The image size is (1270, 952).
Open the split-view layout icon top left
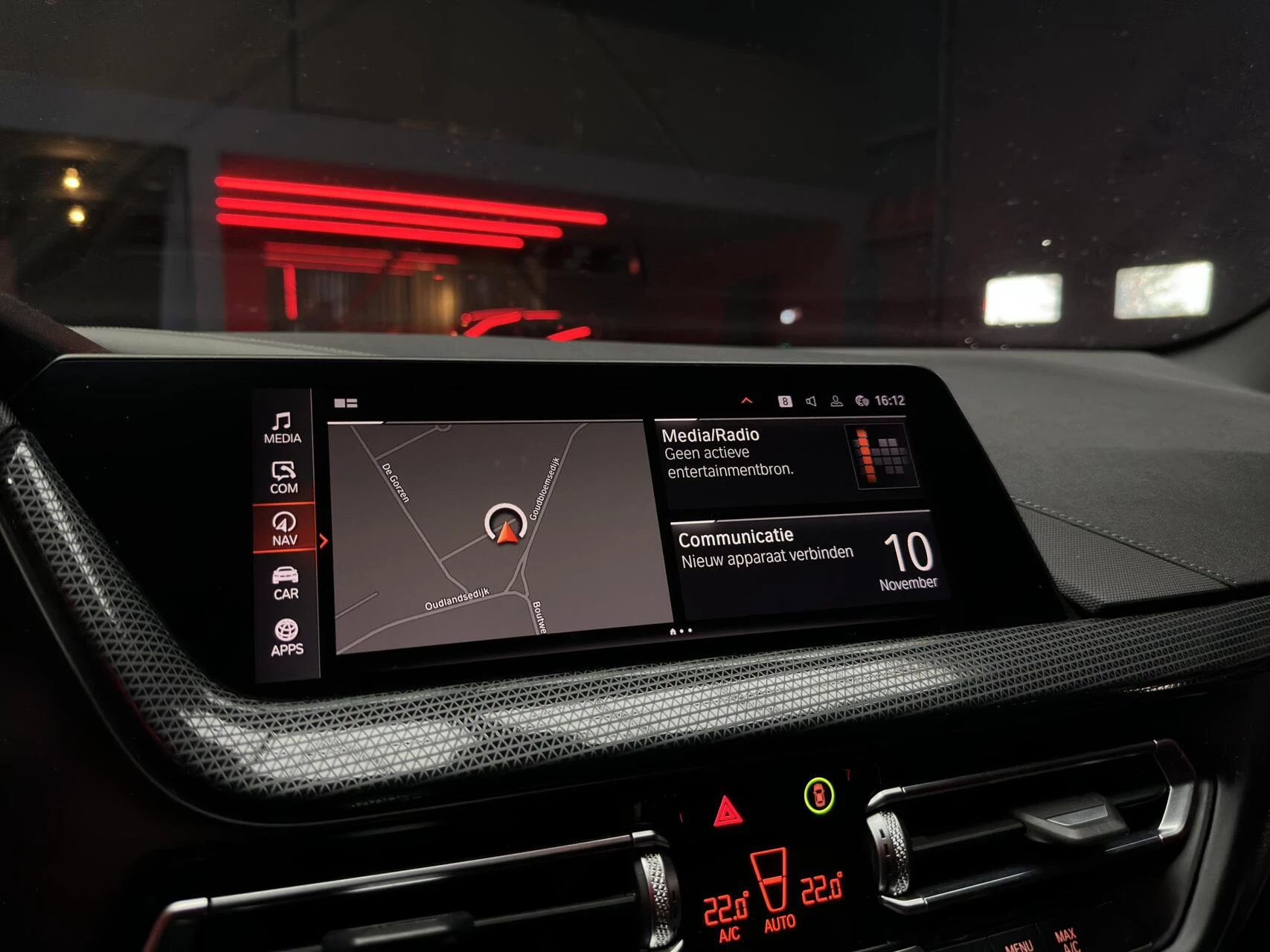[x=347, y=402]
